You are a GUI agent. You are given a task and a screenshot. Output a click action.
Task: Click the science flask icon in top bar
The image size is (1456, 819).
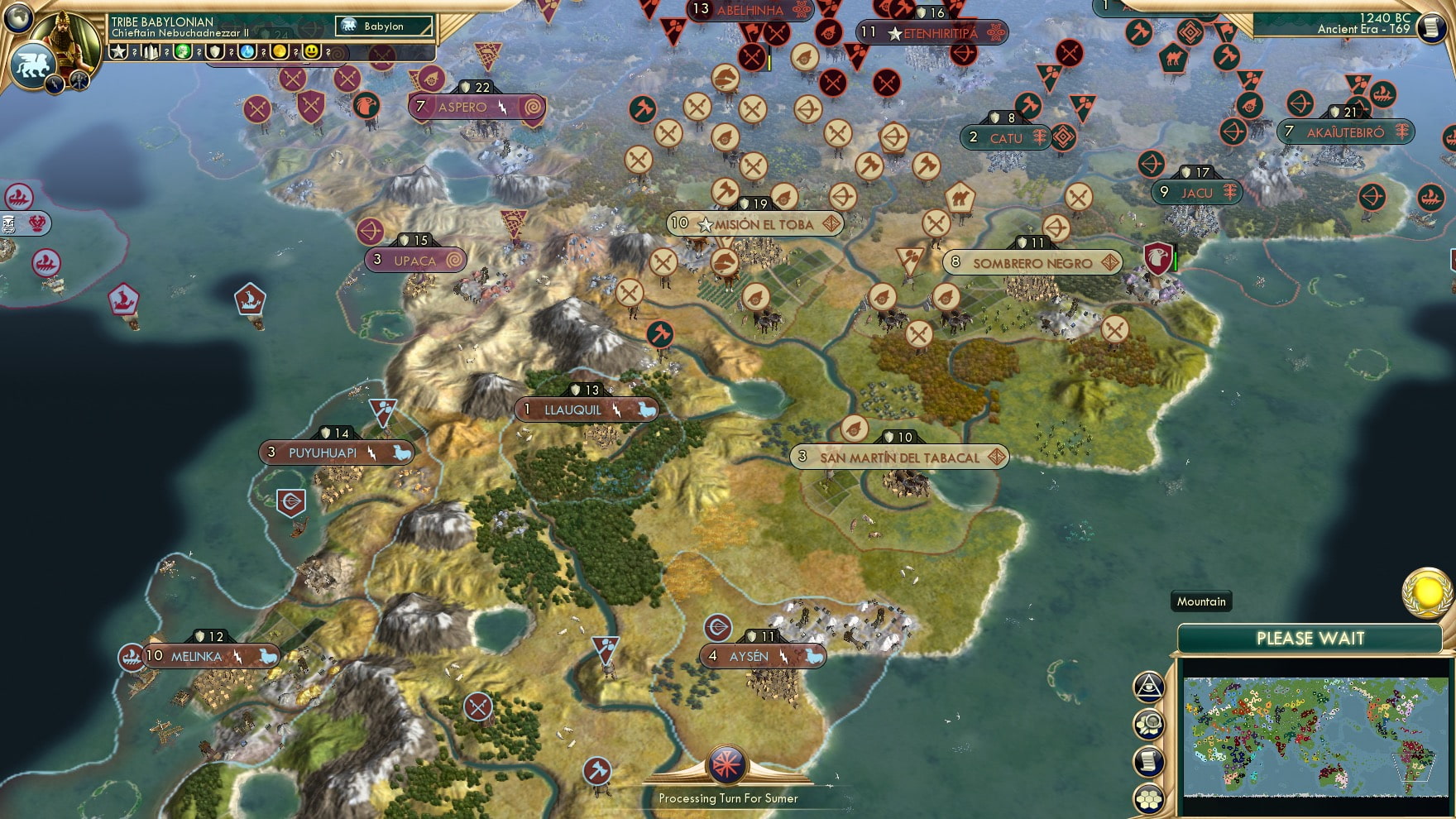click(x=245, y=52)
